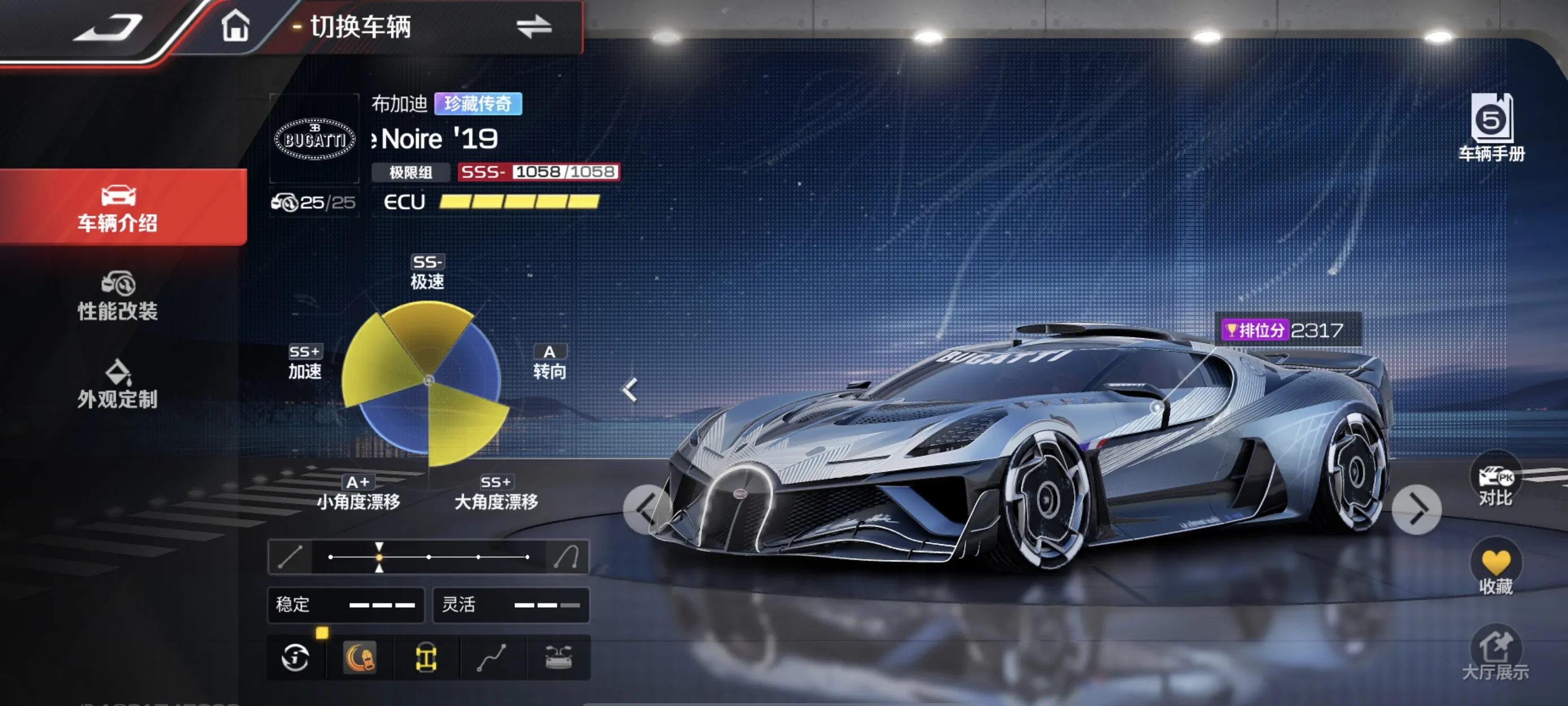Click the info circle icon in the bottom row

tap(295, 657)
